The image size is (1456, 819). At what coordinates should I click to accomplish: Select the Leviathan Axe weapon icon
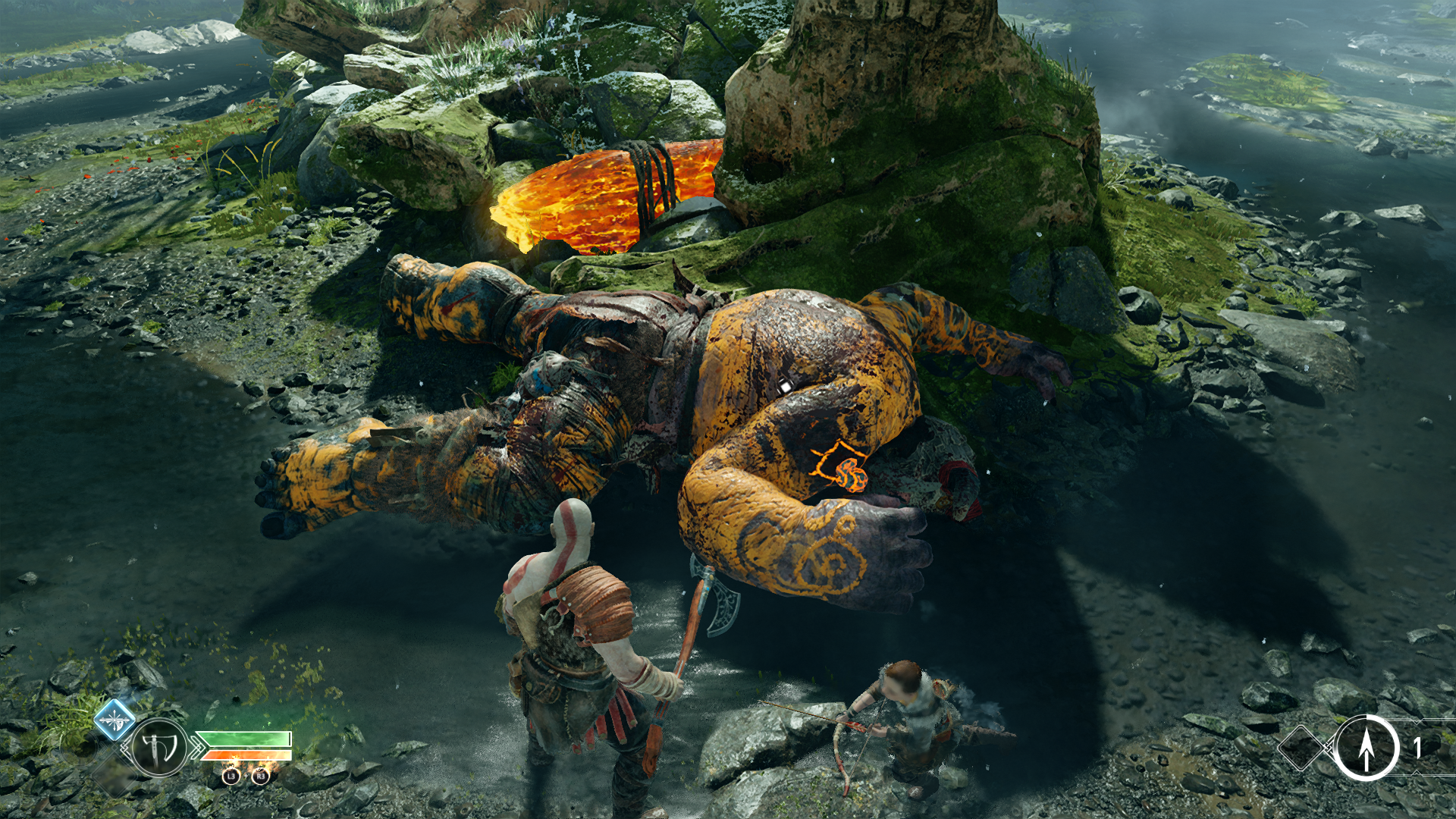click(159, 748)
